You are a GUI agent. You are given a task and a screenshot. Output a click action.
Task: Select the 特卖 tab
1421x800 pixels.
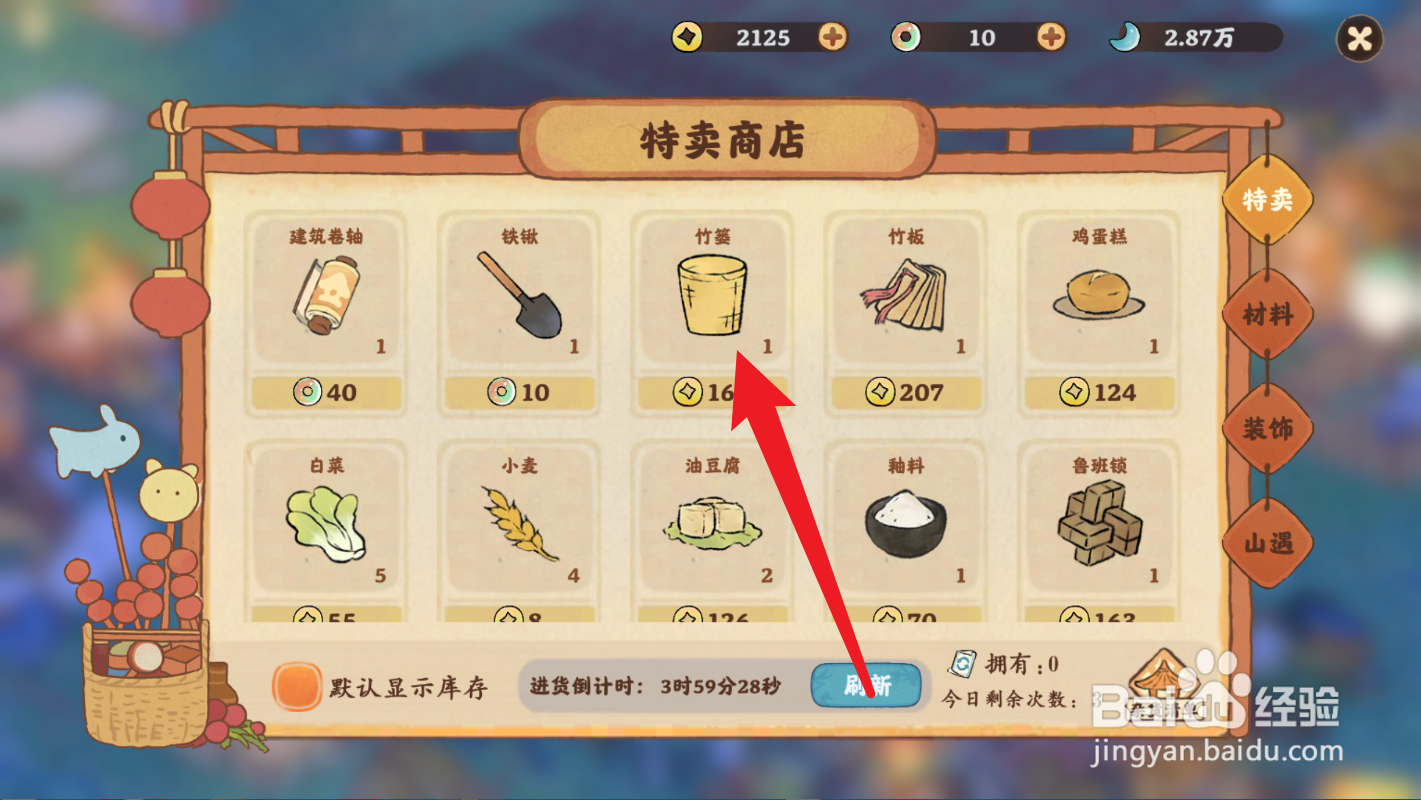(1266, 200)
